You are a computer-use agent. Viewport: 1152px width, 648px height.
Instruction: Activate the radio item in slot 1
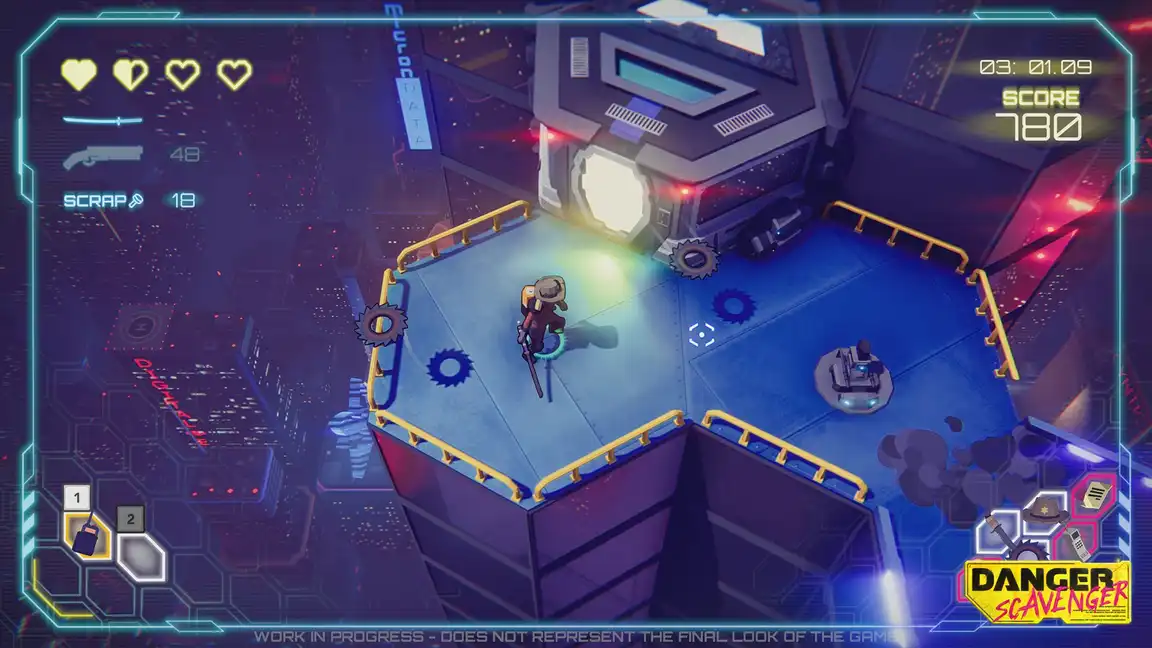coord(88,535)
